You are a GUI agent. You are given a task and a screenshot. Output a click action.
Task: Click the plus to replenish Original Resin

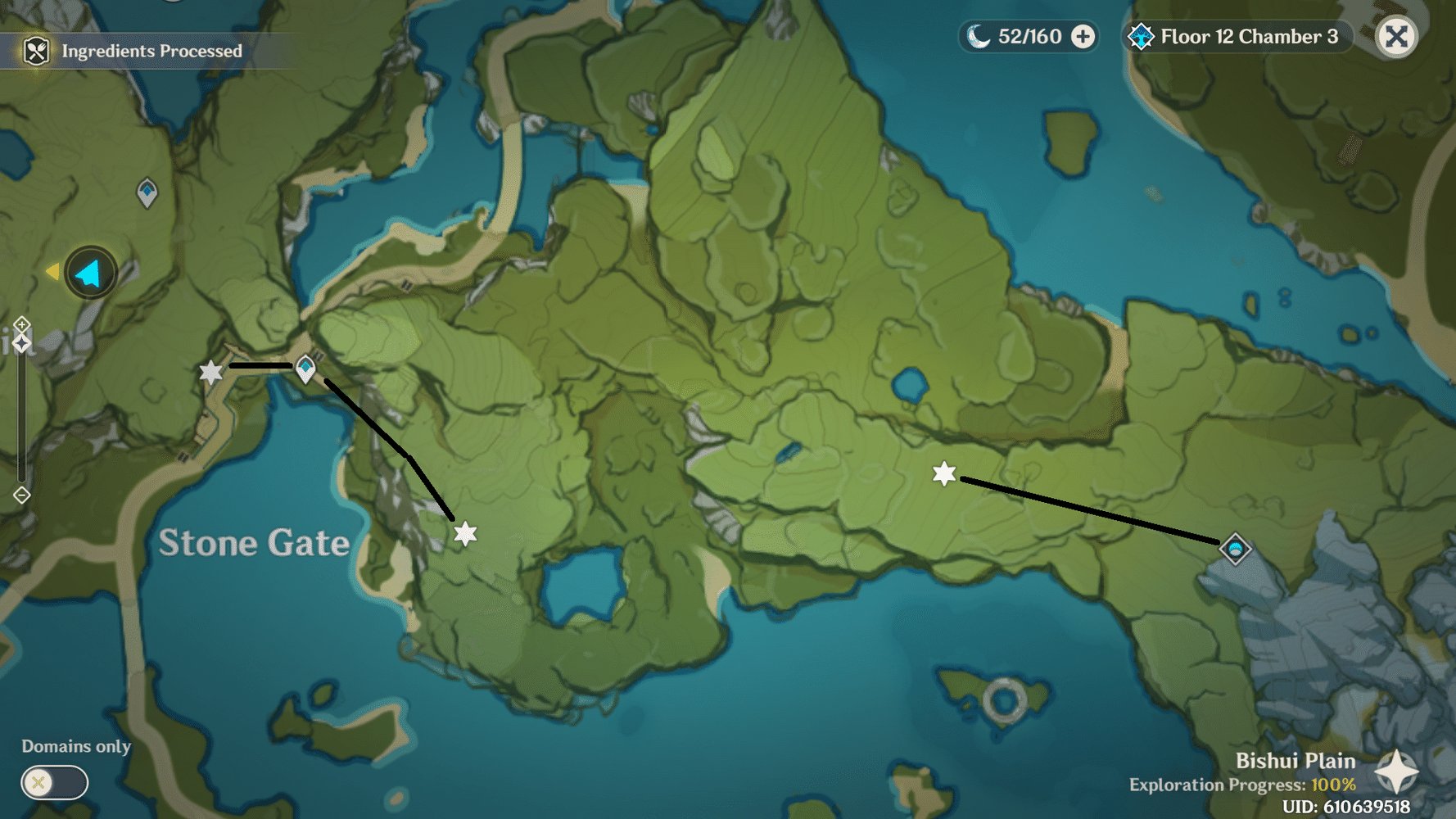1083,36
